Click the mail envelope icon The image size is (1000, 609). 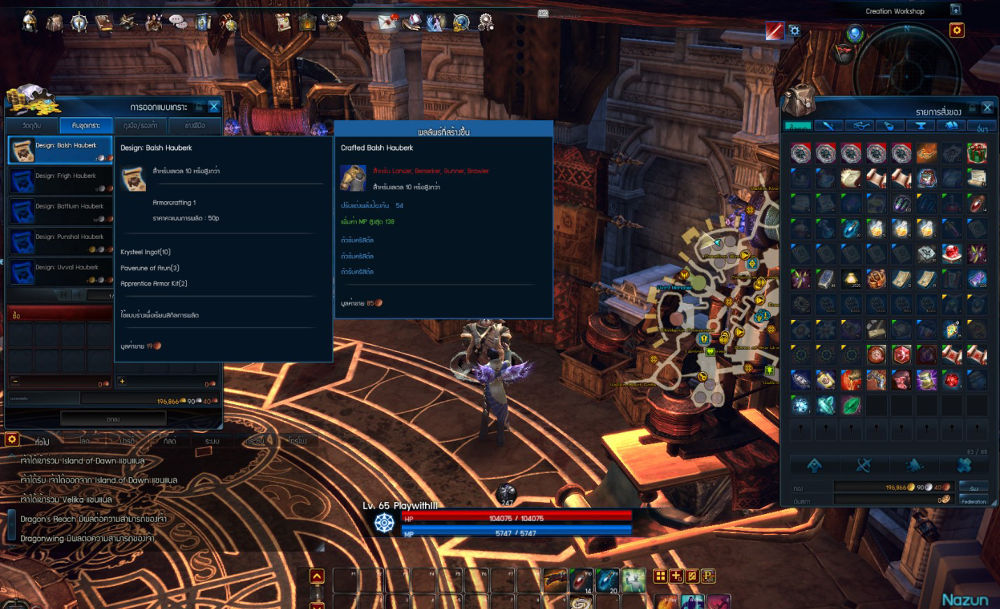pos(387,21)
